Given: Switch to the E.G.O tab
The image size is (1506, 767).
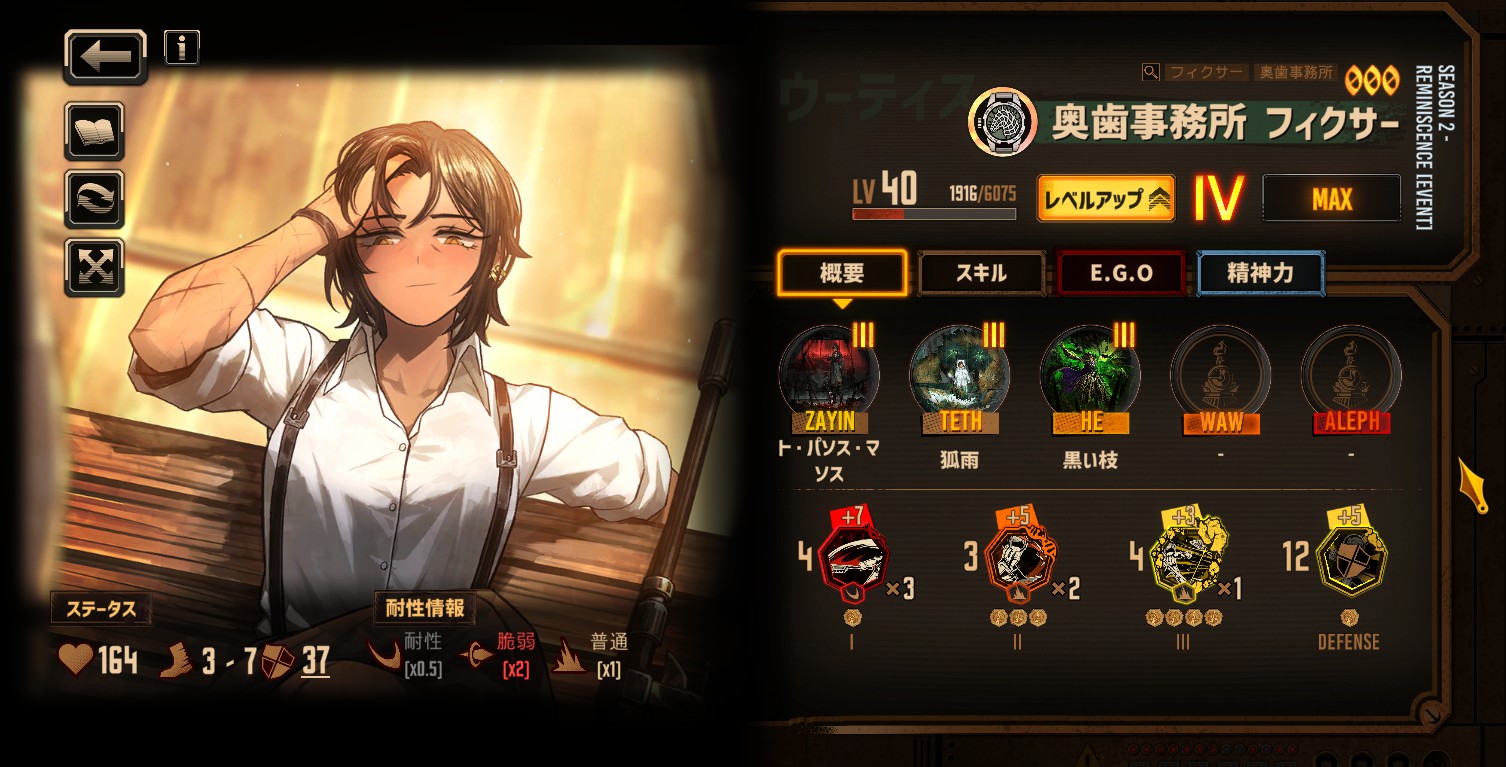Looking at the screenshot, I should 1120,273.
